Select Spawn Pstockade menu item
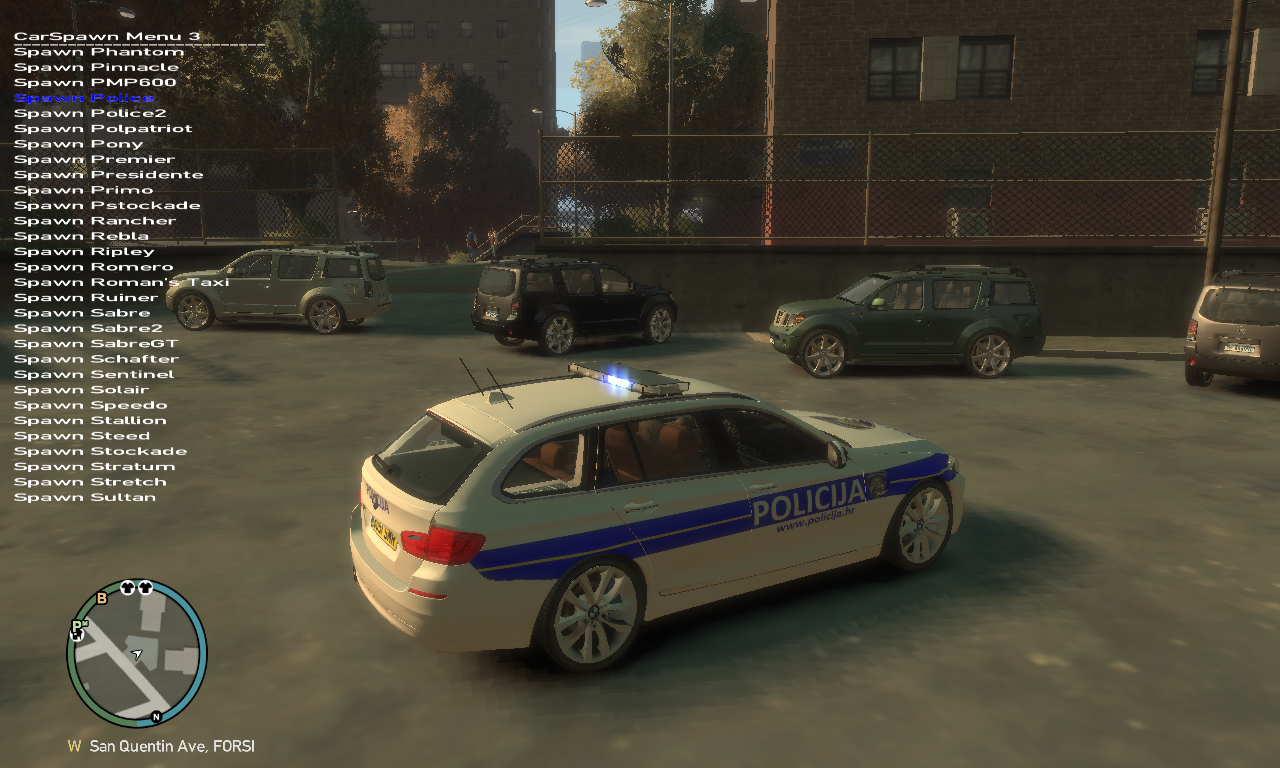 (107, 205)
